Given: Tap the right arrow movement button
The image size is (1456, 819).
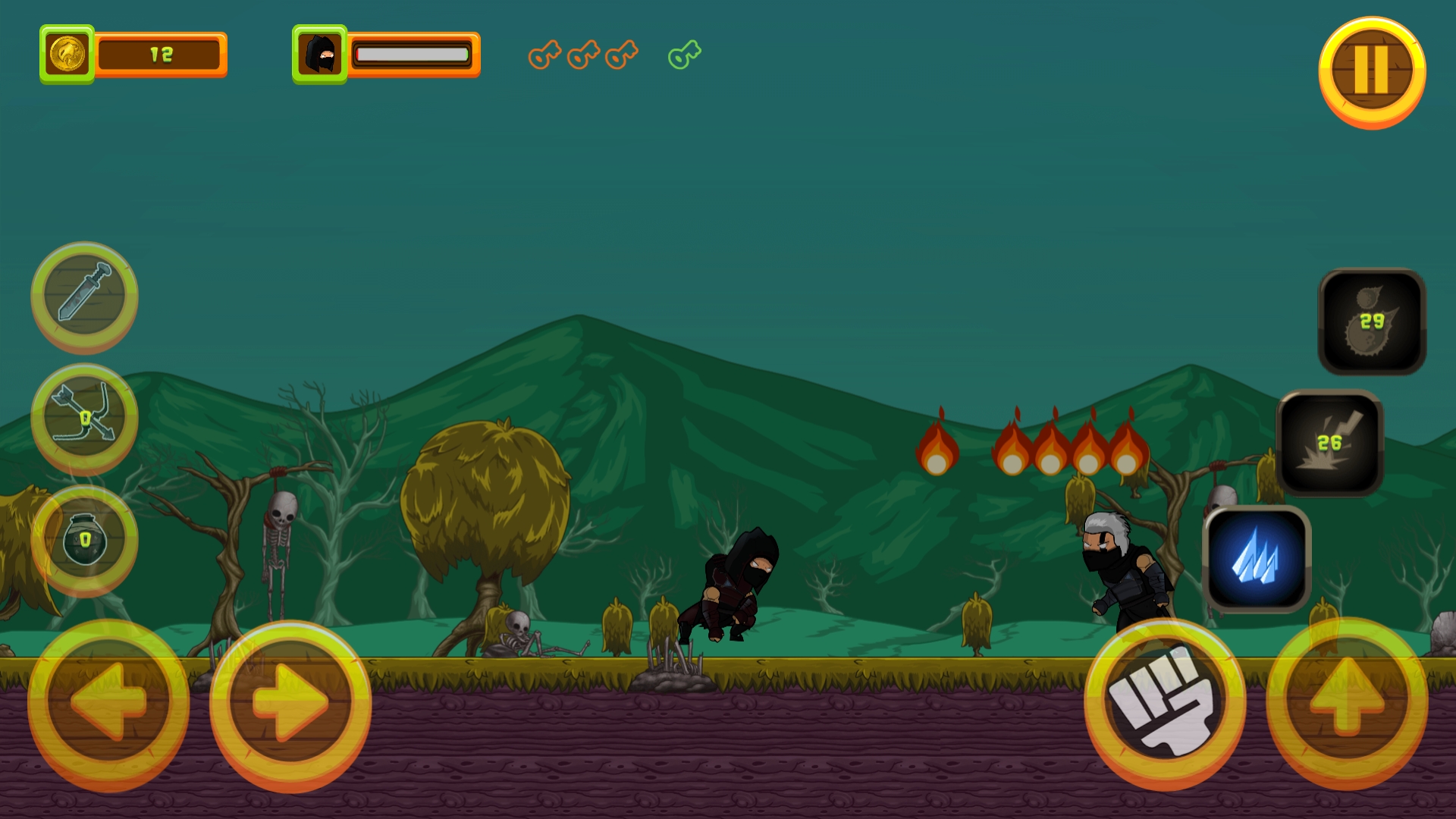Looking at the screenshot, I should (x=290, y=703).
